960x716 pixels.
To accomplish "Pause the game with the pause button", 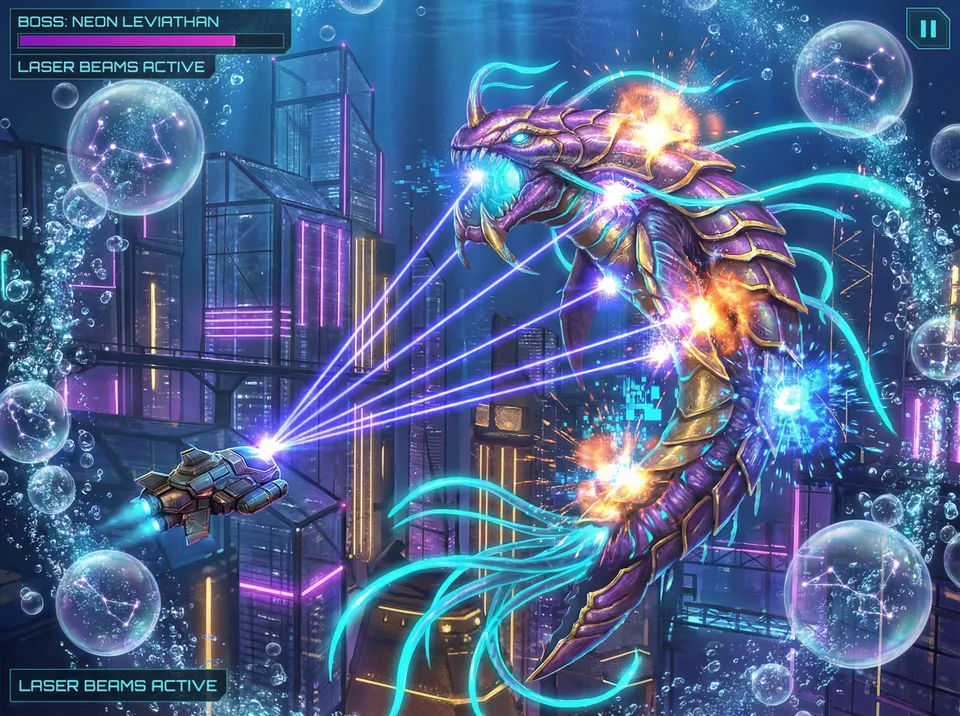I will tap(928, 28).
